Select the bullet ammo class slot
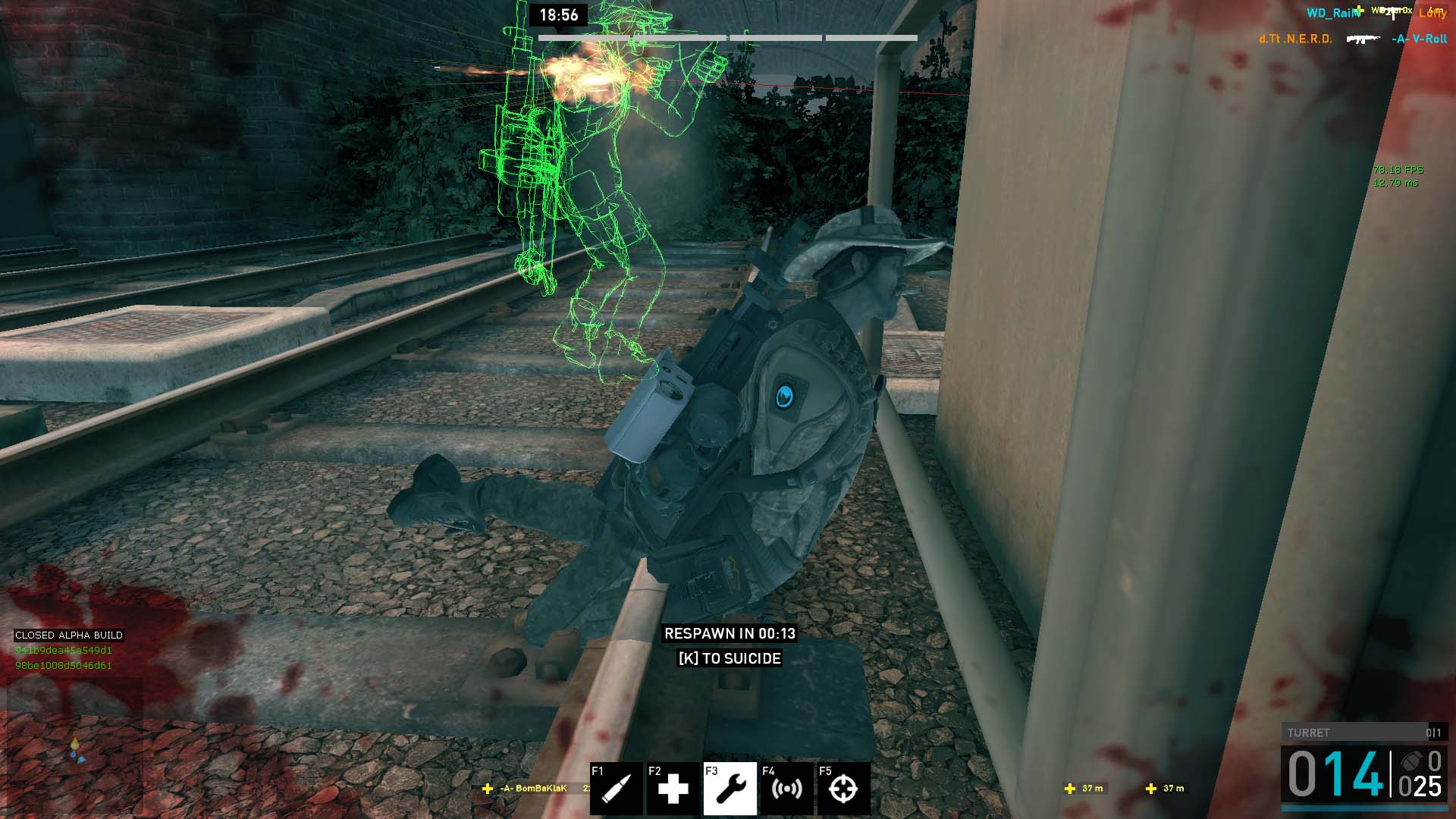Screen dimensions: 1456x819 (x=616, y=789)
